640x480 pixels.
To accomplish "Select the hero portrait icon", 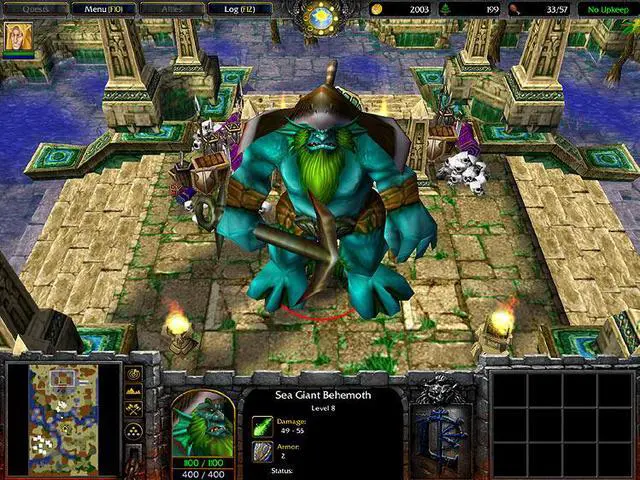I will click(x=16, y=38).
